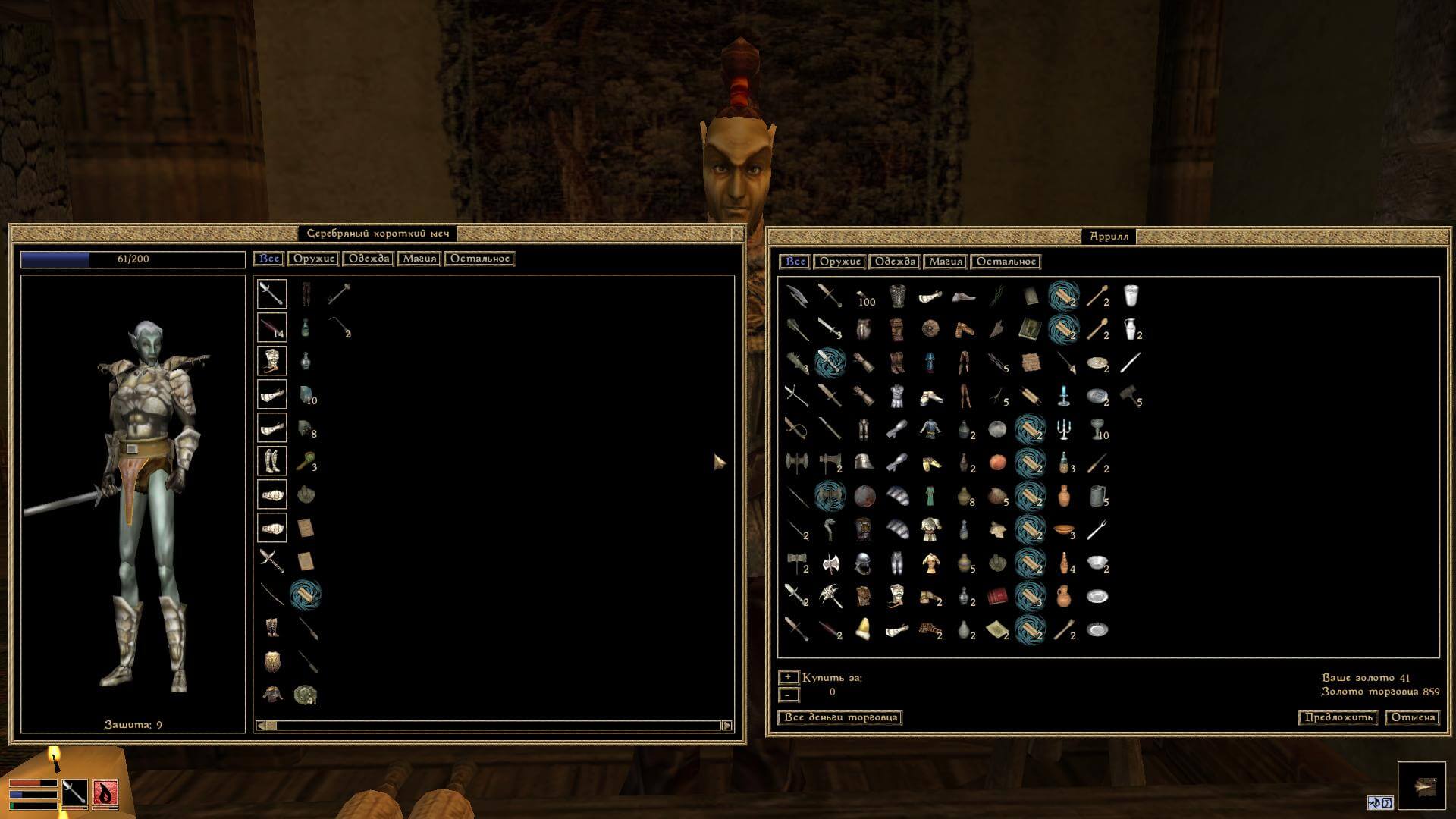Show the merchant's Магия items
This screenshot has width=1456, height=819.
point(946,262)
